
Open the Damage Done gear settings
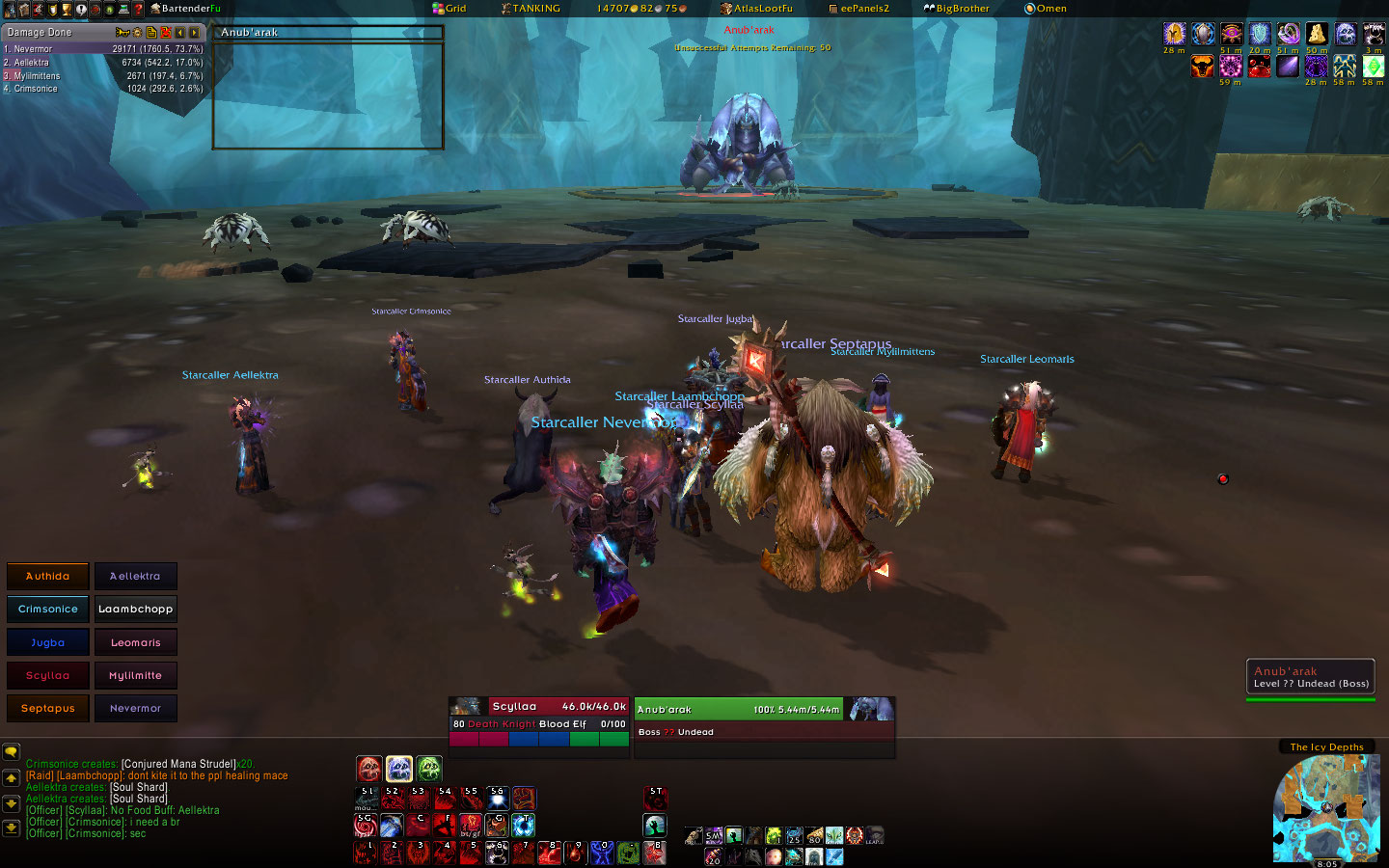click(137, 33)
